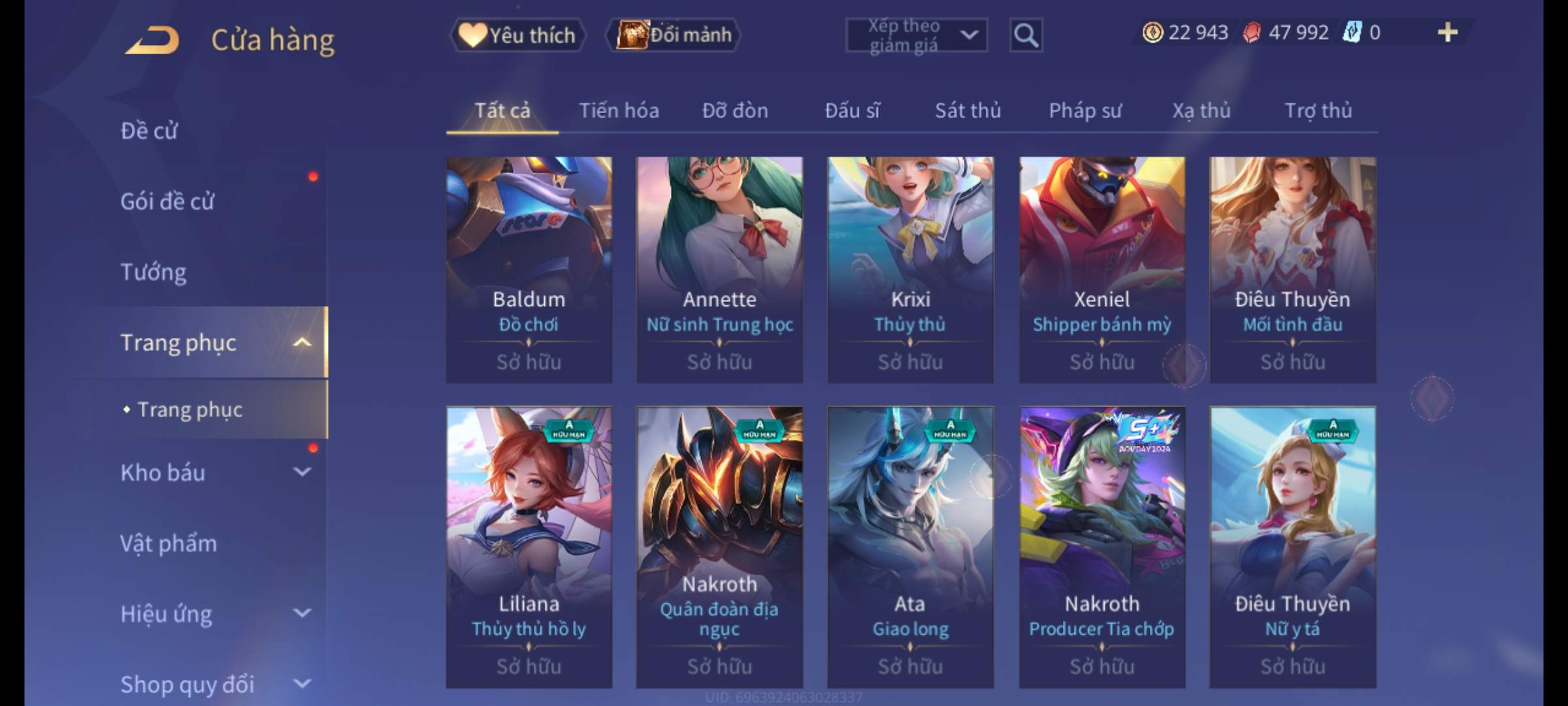Select the Sát thủ category tab

[968, 110]
